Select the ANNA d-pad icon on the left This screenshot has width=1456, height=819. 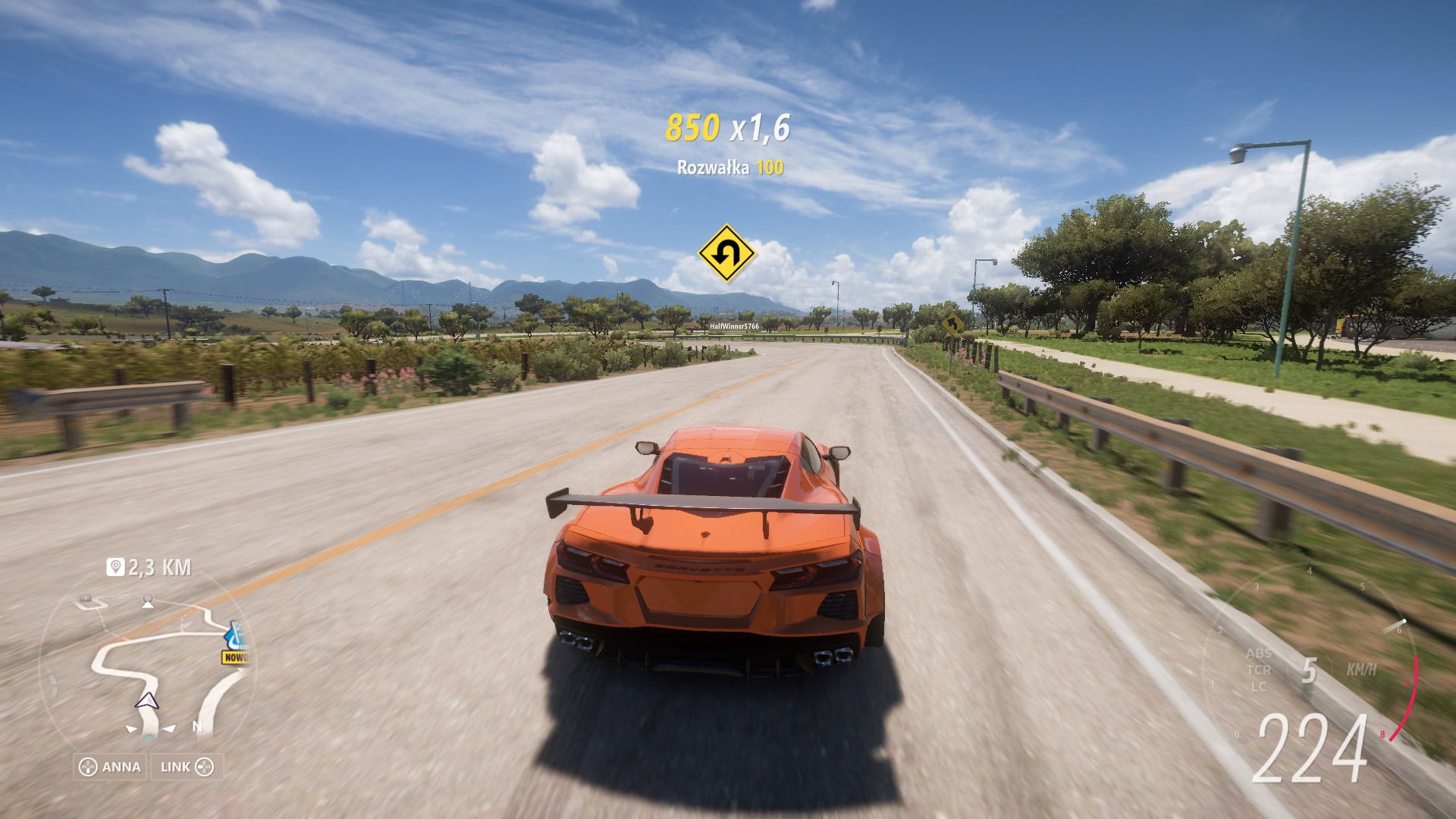[x=88, y=767]
